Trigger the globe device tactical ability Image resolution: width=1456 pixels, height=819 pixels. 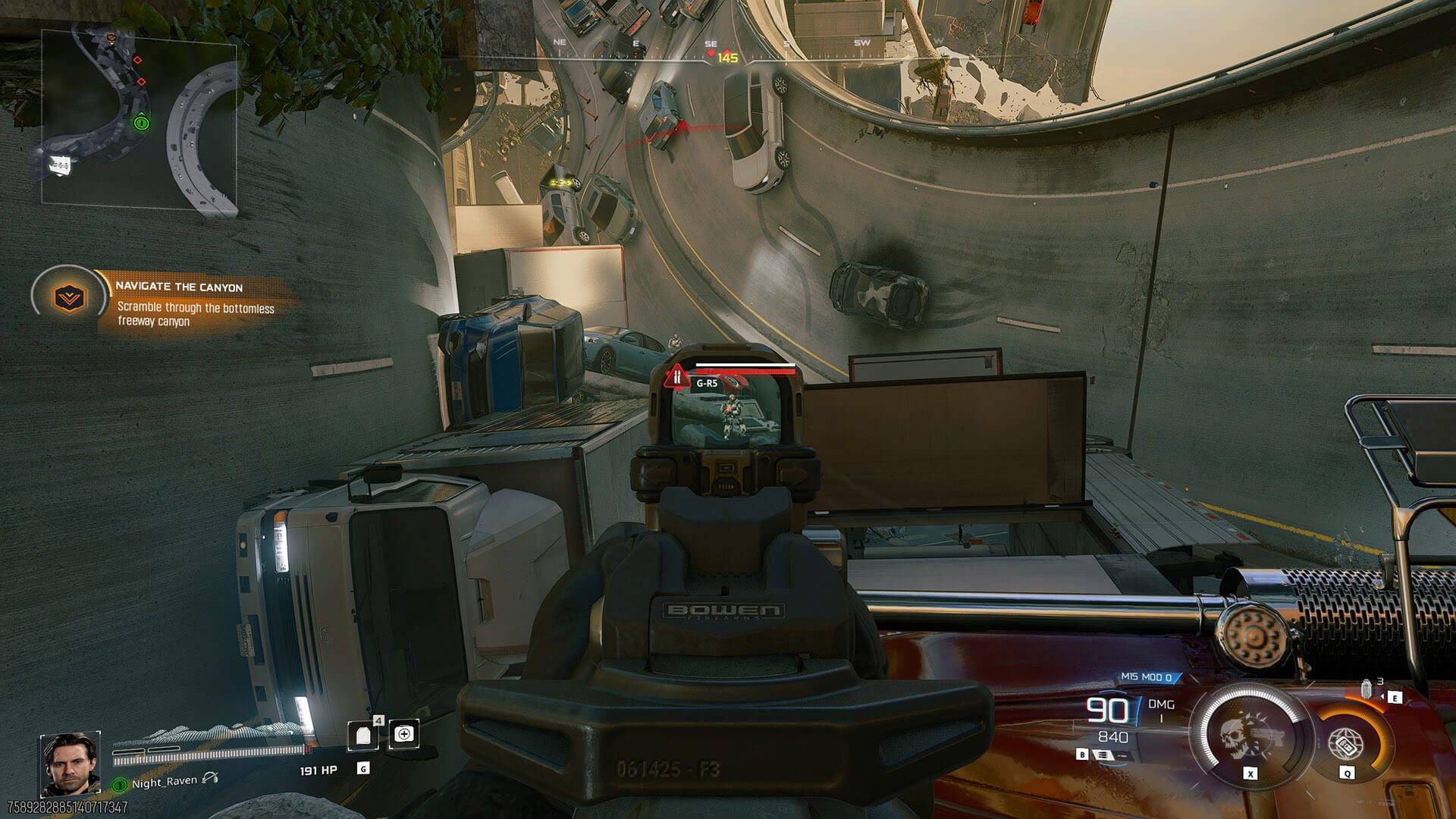pyautogui.click(x=1347, y=744)
